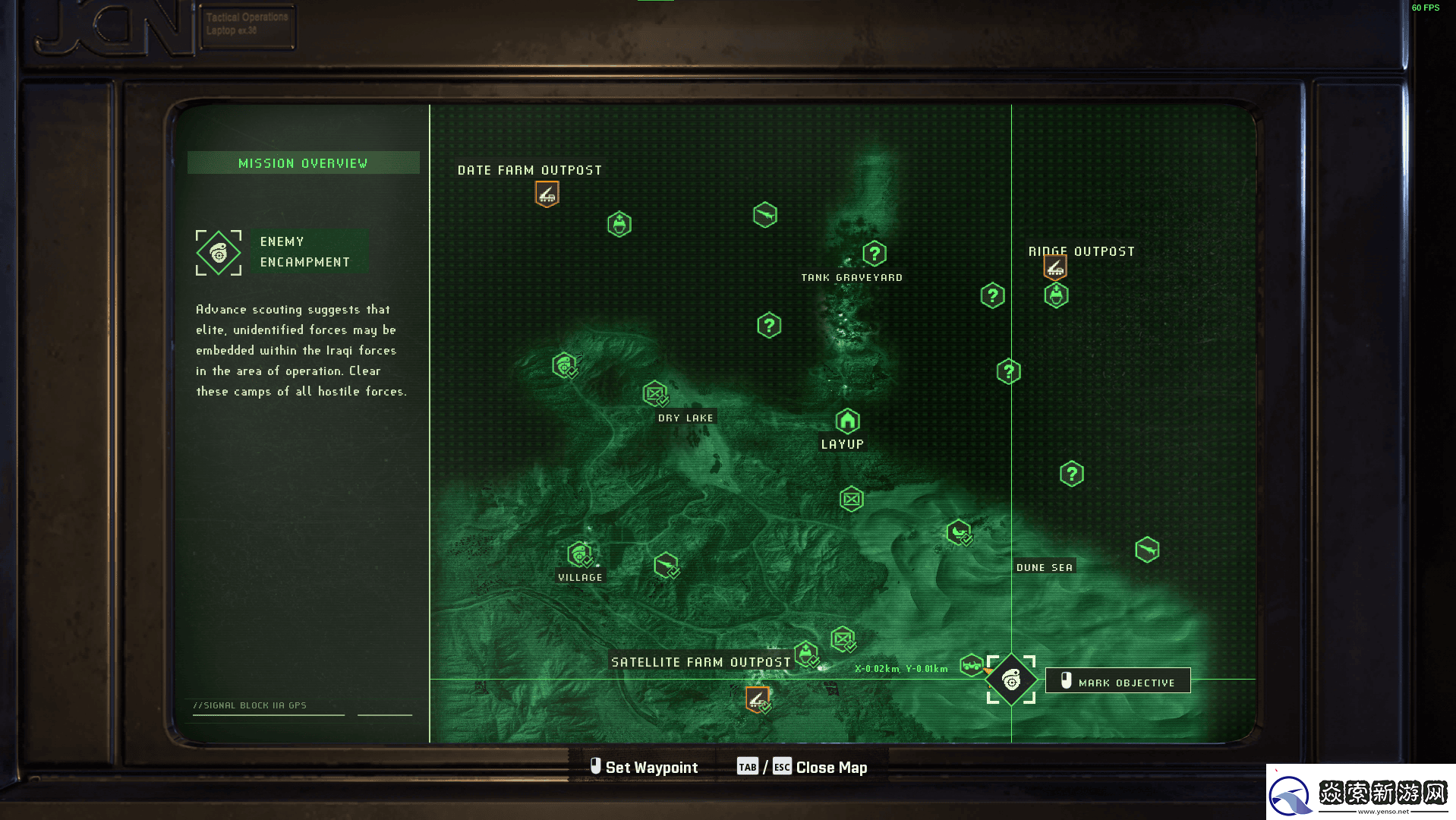This screenshot has height=820, width=1456.
Task: Choose the Layup house marker
Action: (x=847, y=420)
